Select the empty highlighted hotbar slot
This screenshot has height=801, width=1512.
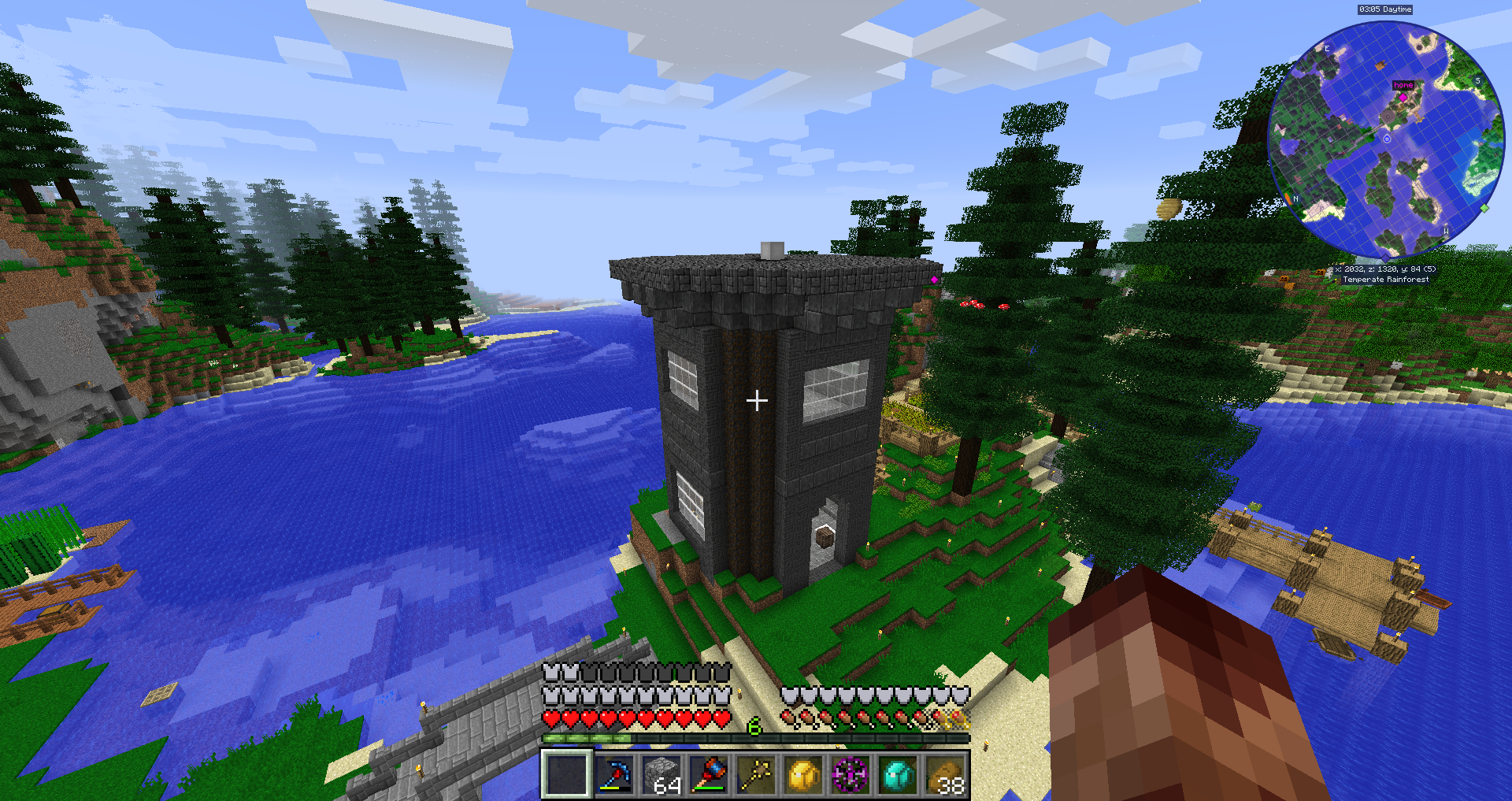[566, 774]
